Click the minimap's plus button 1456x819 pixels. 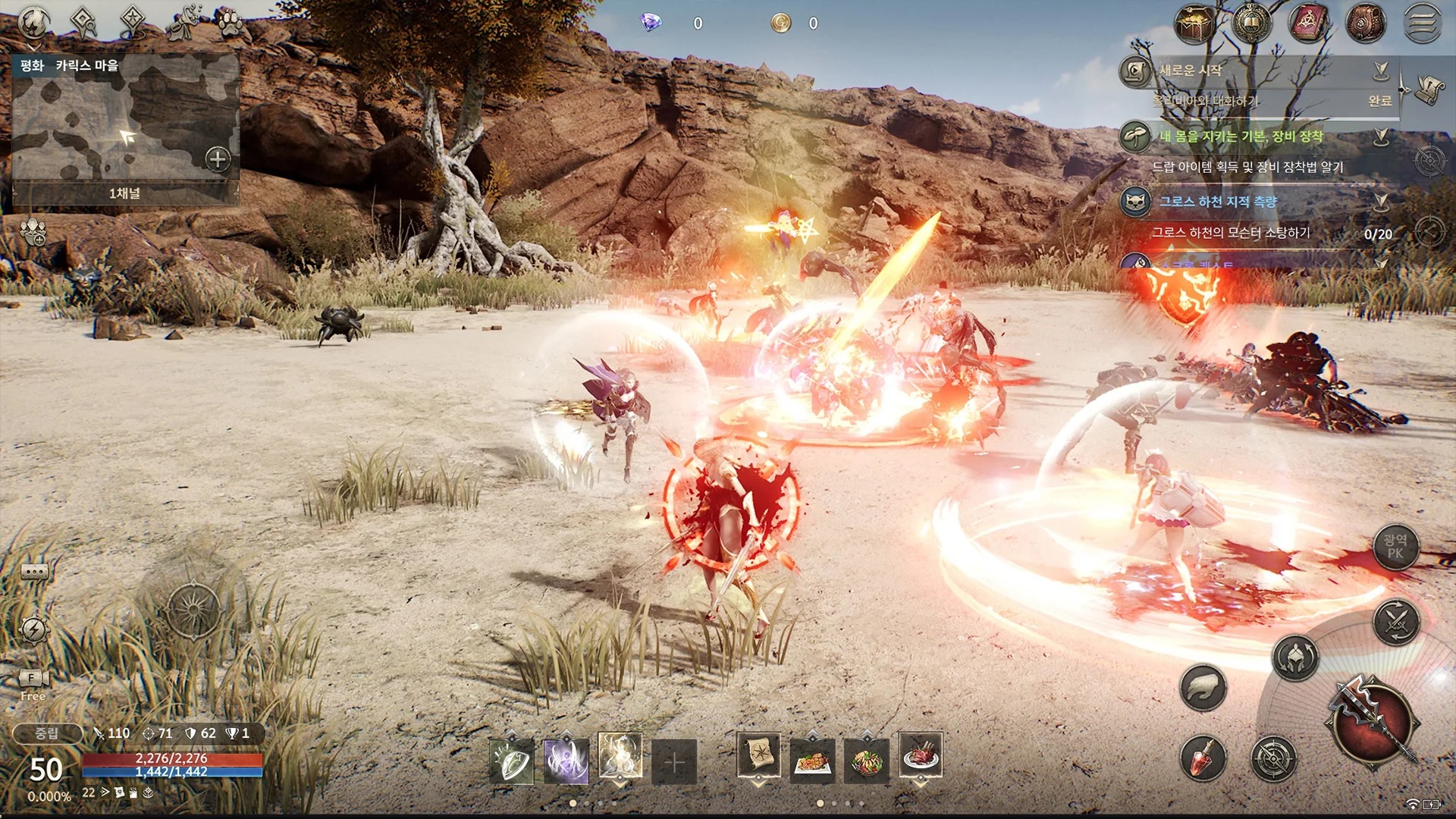point(218,159)
